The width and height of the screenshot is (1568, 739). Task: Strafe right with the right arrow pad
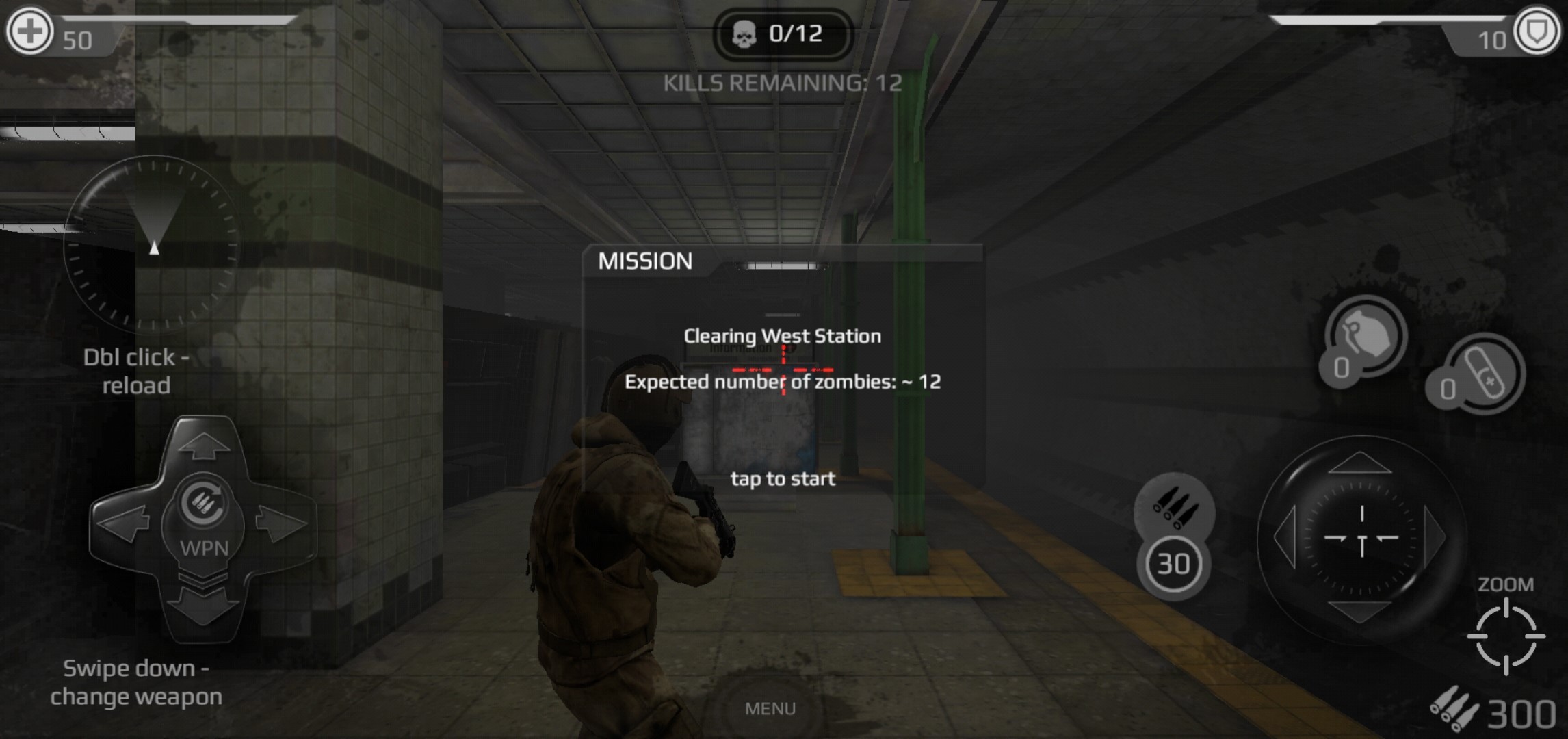(282, 524)
